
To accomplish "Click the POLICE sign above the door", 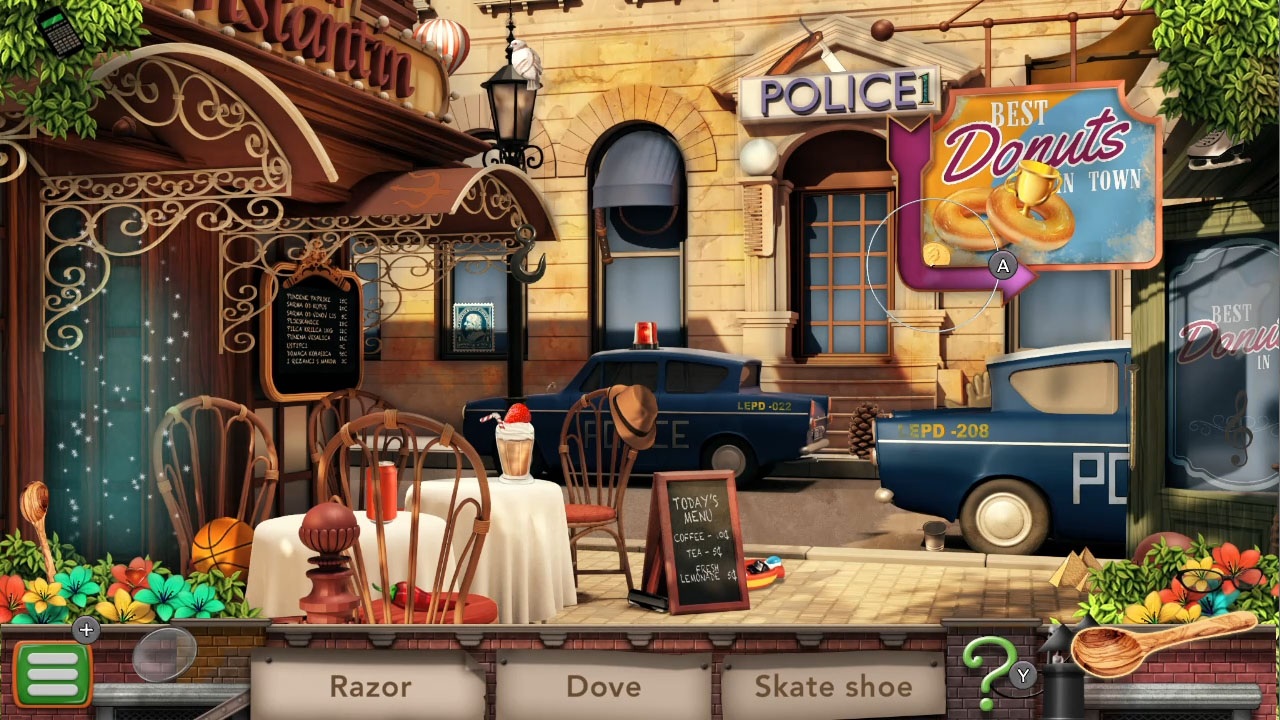I will point(840,91).
